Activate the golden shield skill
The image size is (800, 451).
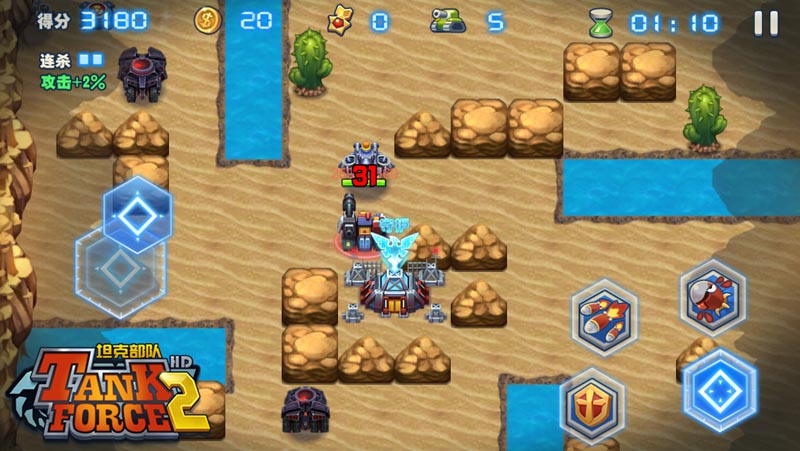point(592,405)
